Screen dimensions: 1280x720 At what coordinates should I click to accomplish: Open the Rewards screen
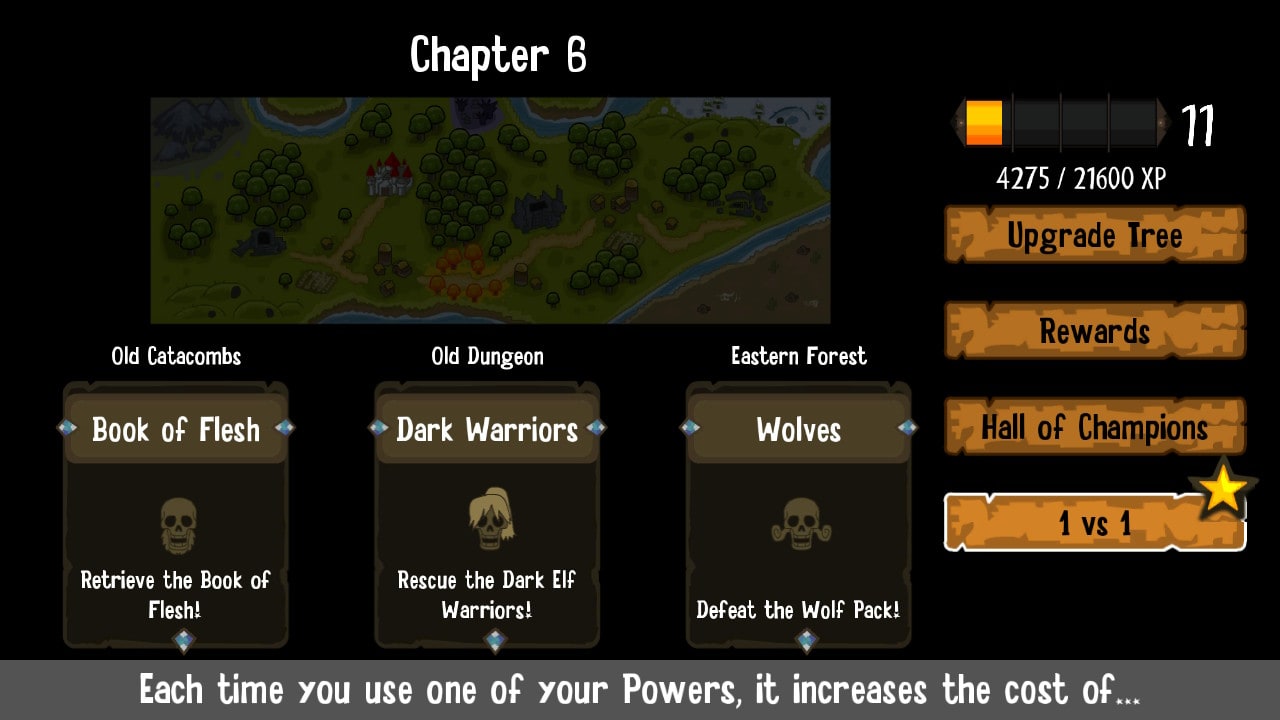pyautogui.click(x=1093, y=331)
